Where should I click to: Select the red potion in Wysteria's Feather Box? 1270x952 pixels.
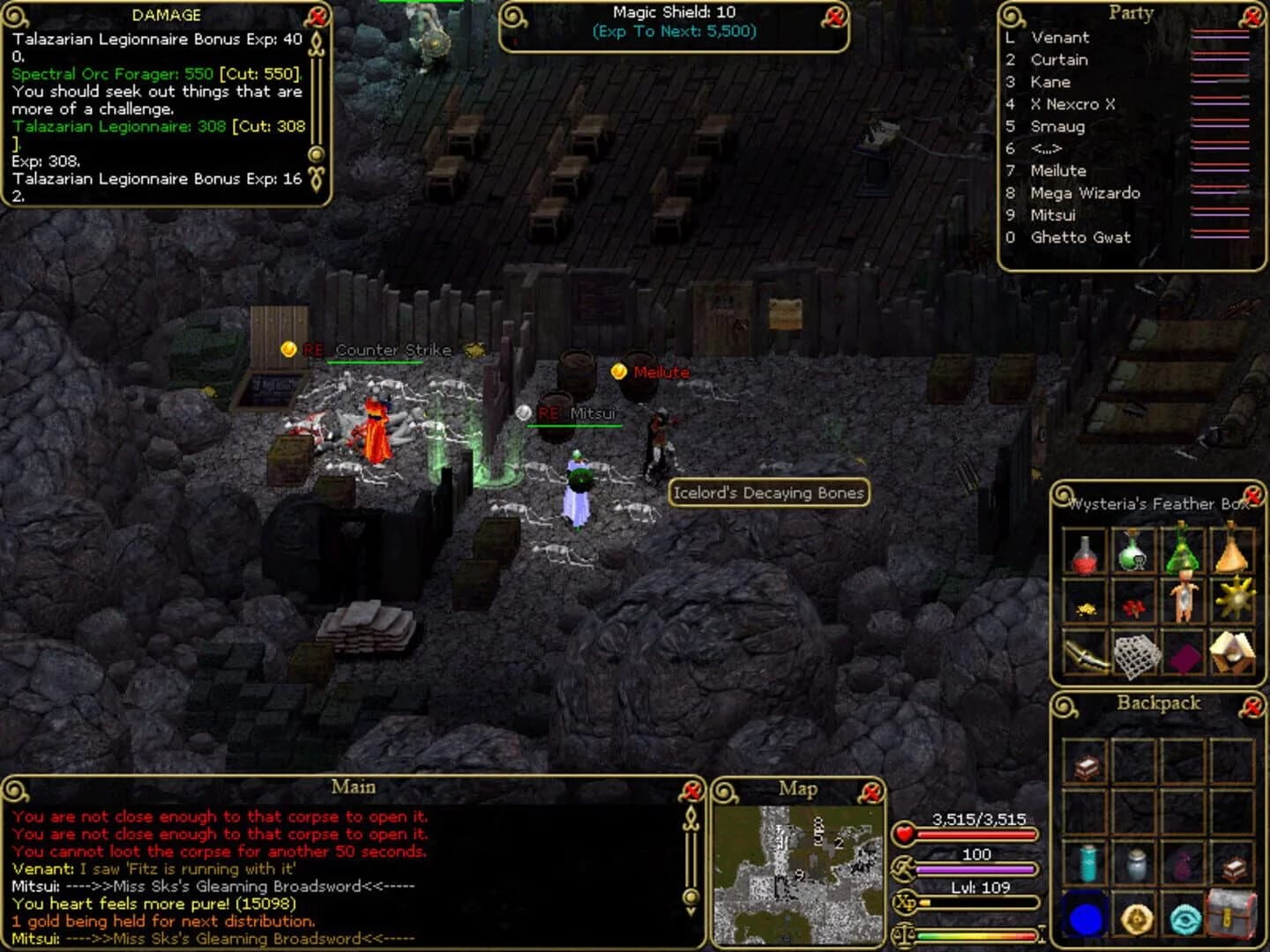[1083, 555]
